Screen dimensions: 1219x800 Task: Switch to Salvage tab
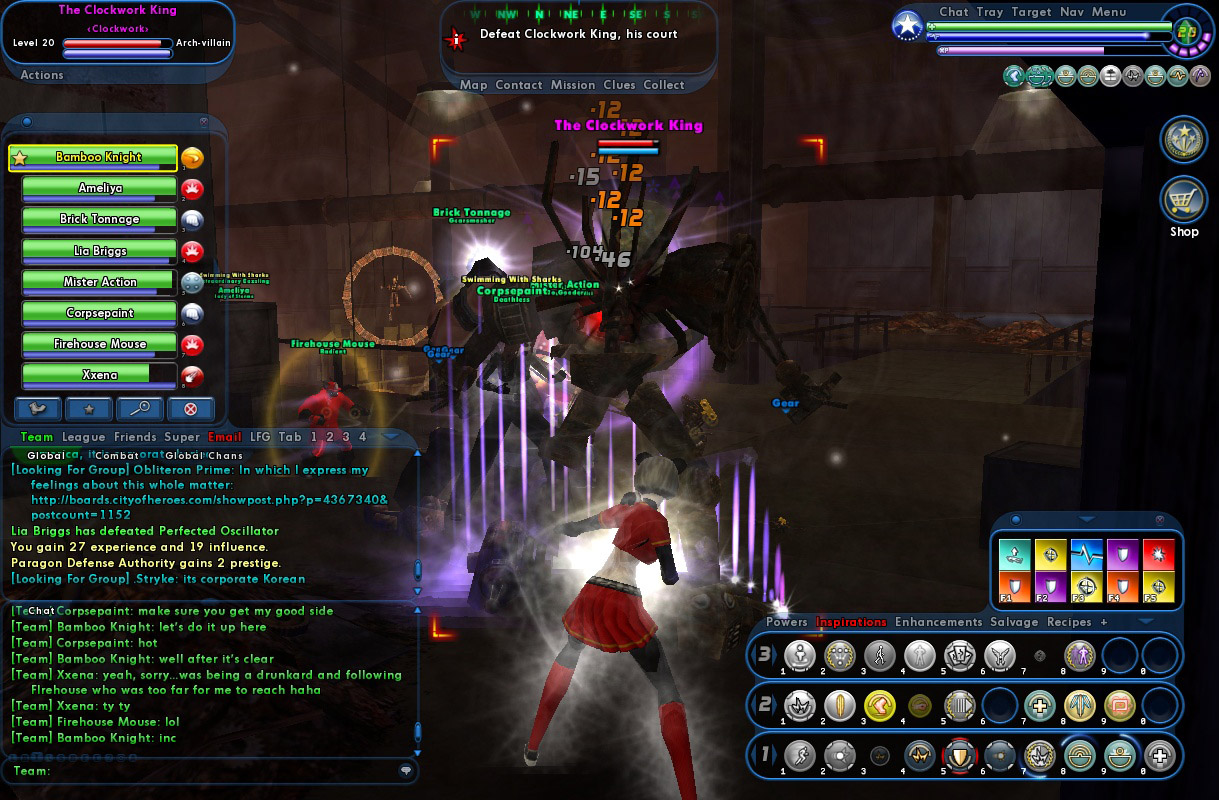coord(1014,622)
